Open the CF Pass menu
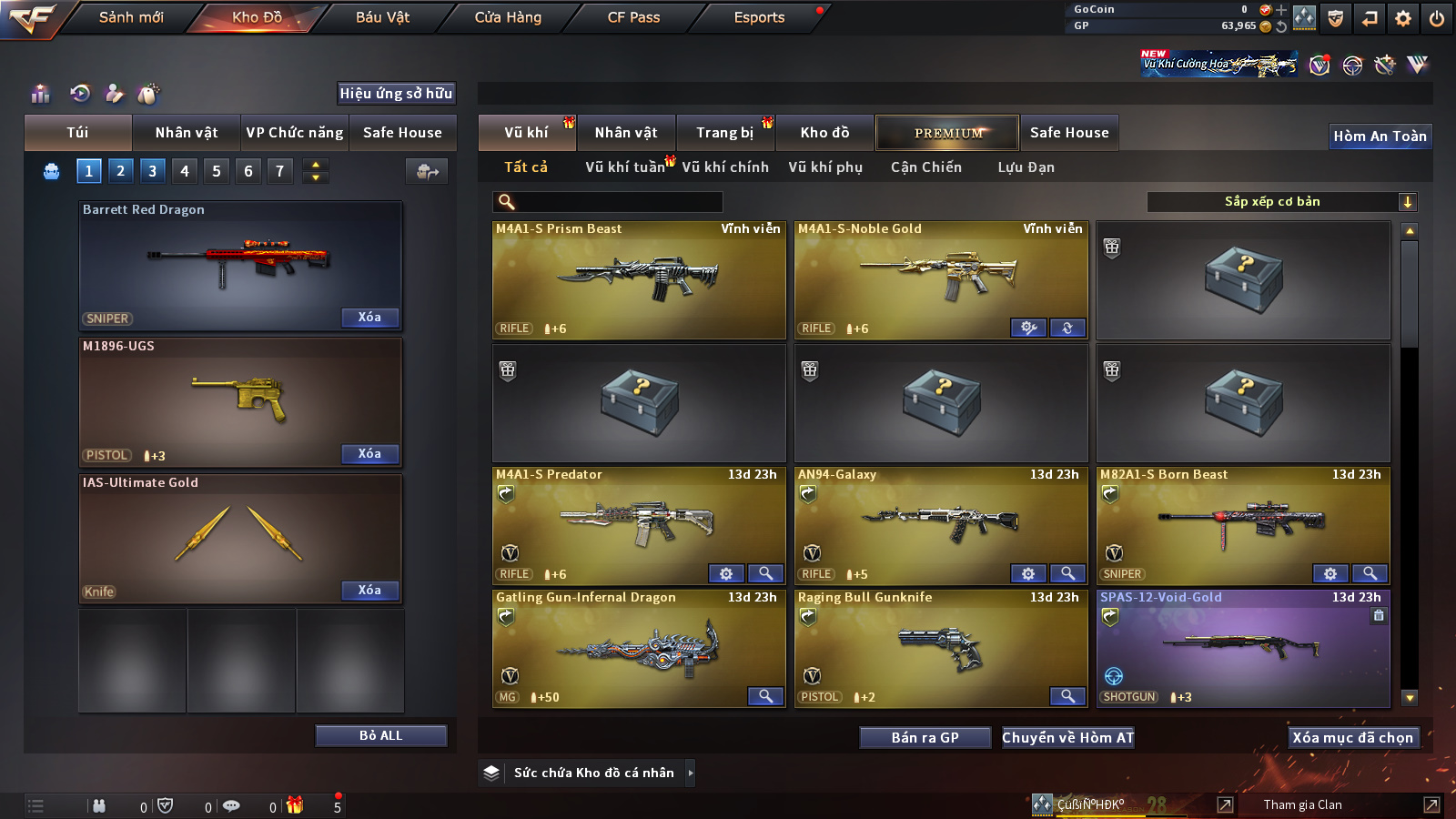The width and height of the screenshot is (1456, 819). click(633, 17)
